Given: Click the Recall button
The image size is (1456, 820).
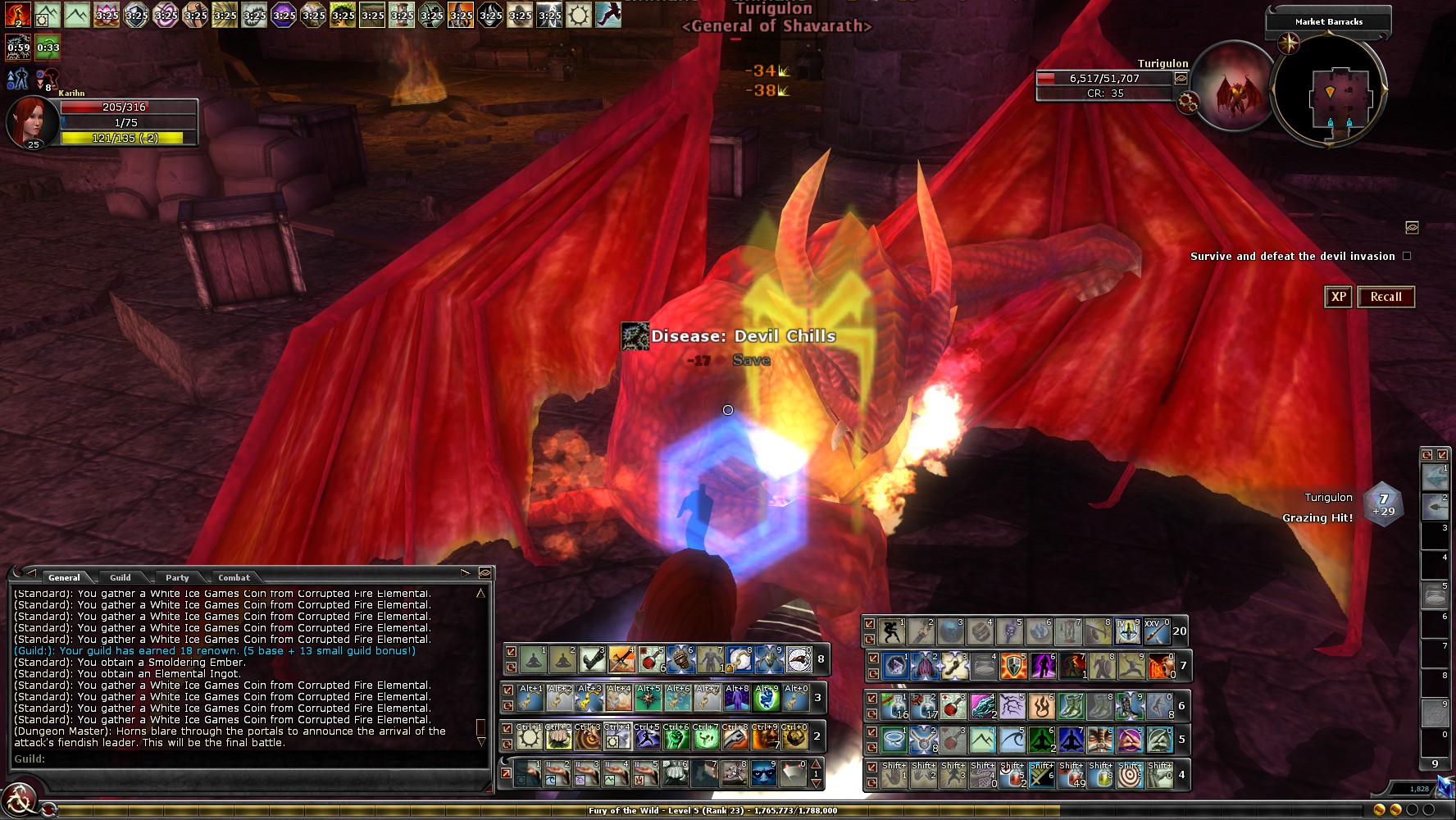Looking at the screenshot, I should tap(1385, 297).
